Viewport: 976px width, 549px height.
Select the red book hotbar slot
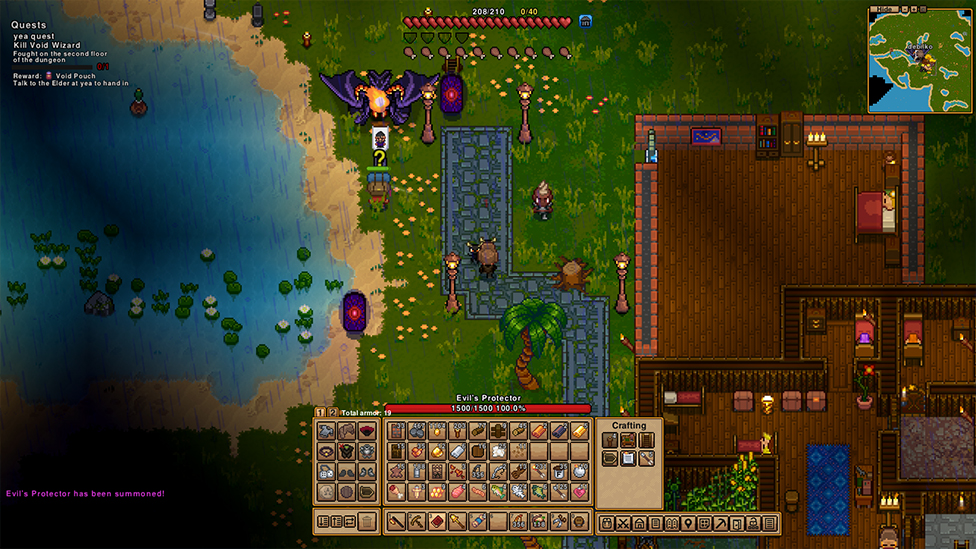click(436, 521)
